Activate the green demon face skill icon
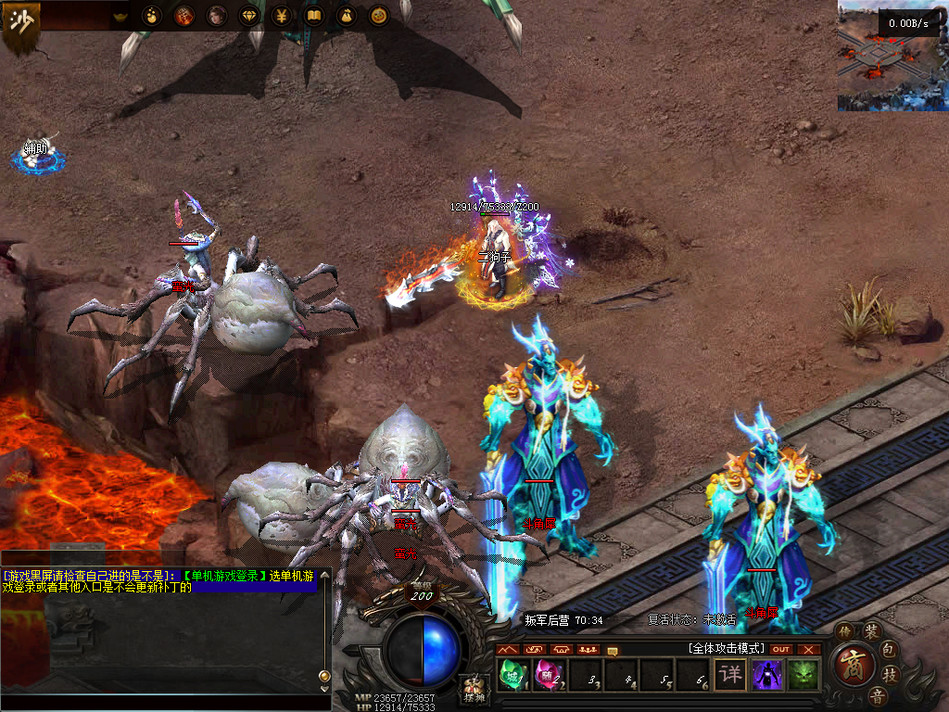949x712 pixels. click(803, 674)
